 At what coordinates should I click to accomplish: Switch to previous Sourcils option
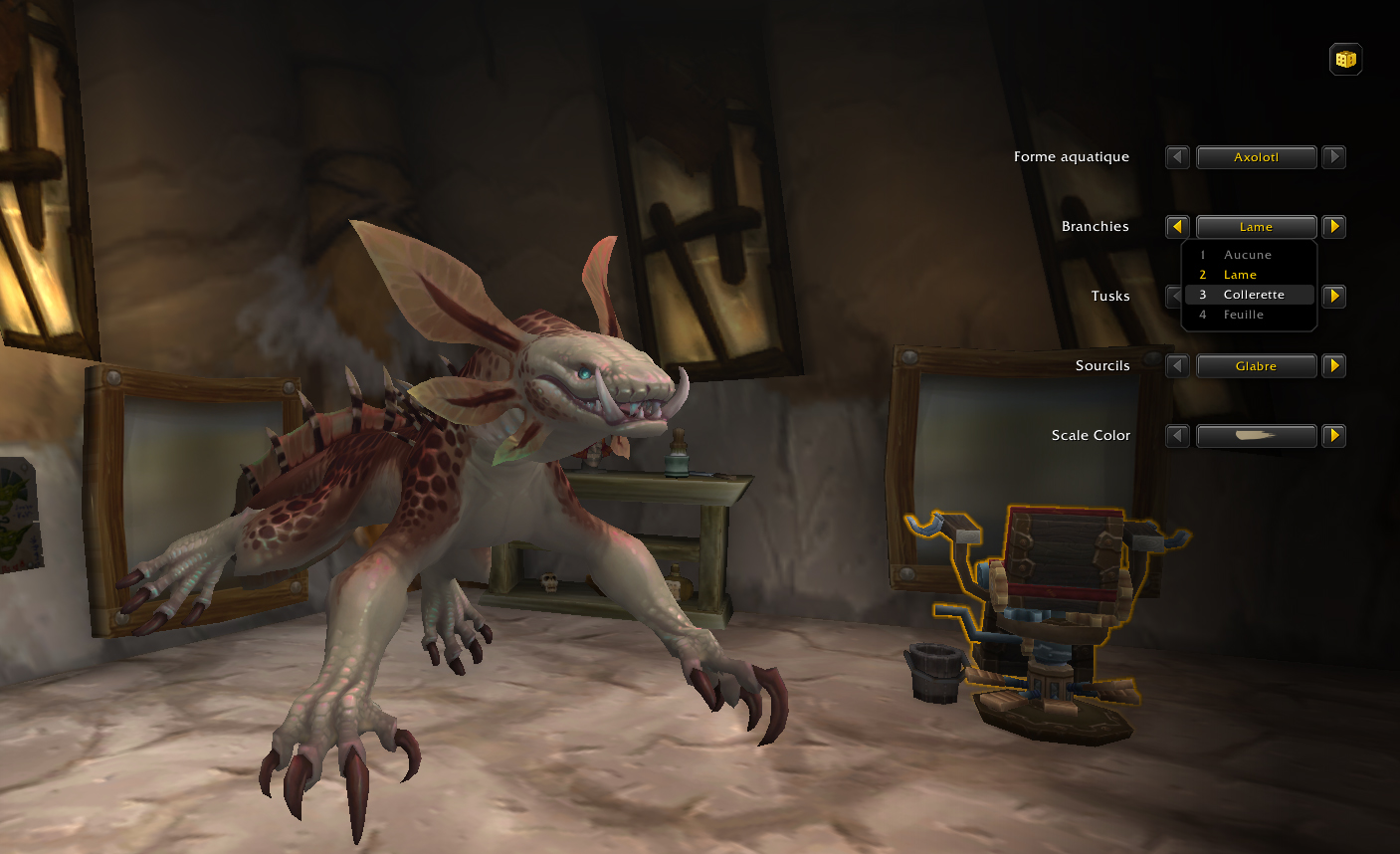(x=1177, y=366)
